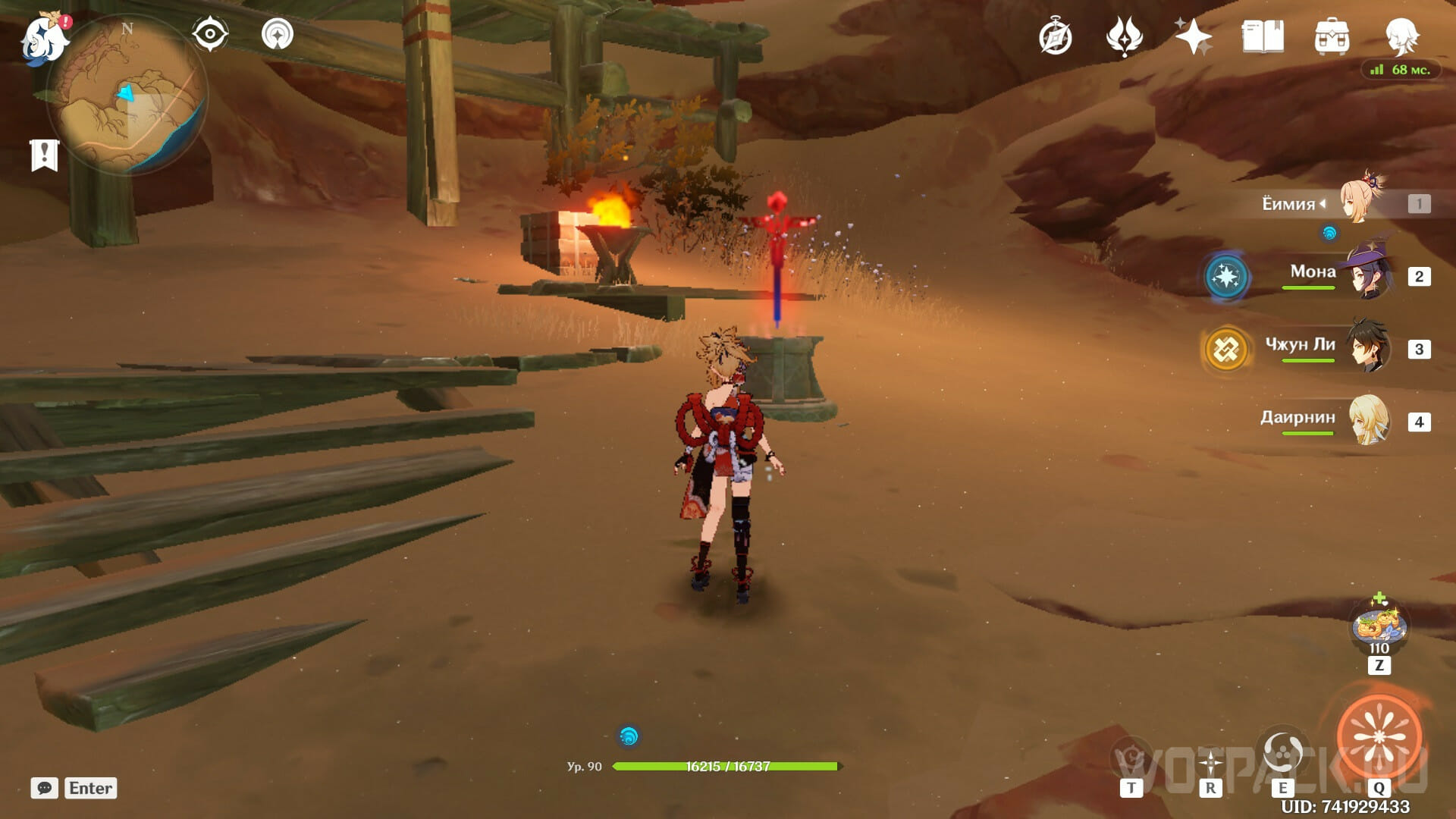Open the adventurer compass icon
The image size is (1456, 819).
[1055, 37]
